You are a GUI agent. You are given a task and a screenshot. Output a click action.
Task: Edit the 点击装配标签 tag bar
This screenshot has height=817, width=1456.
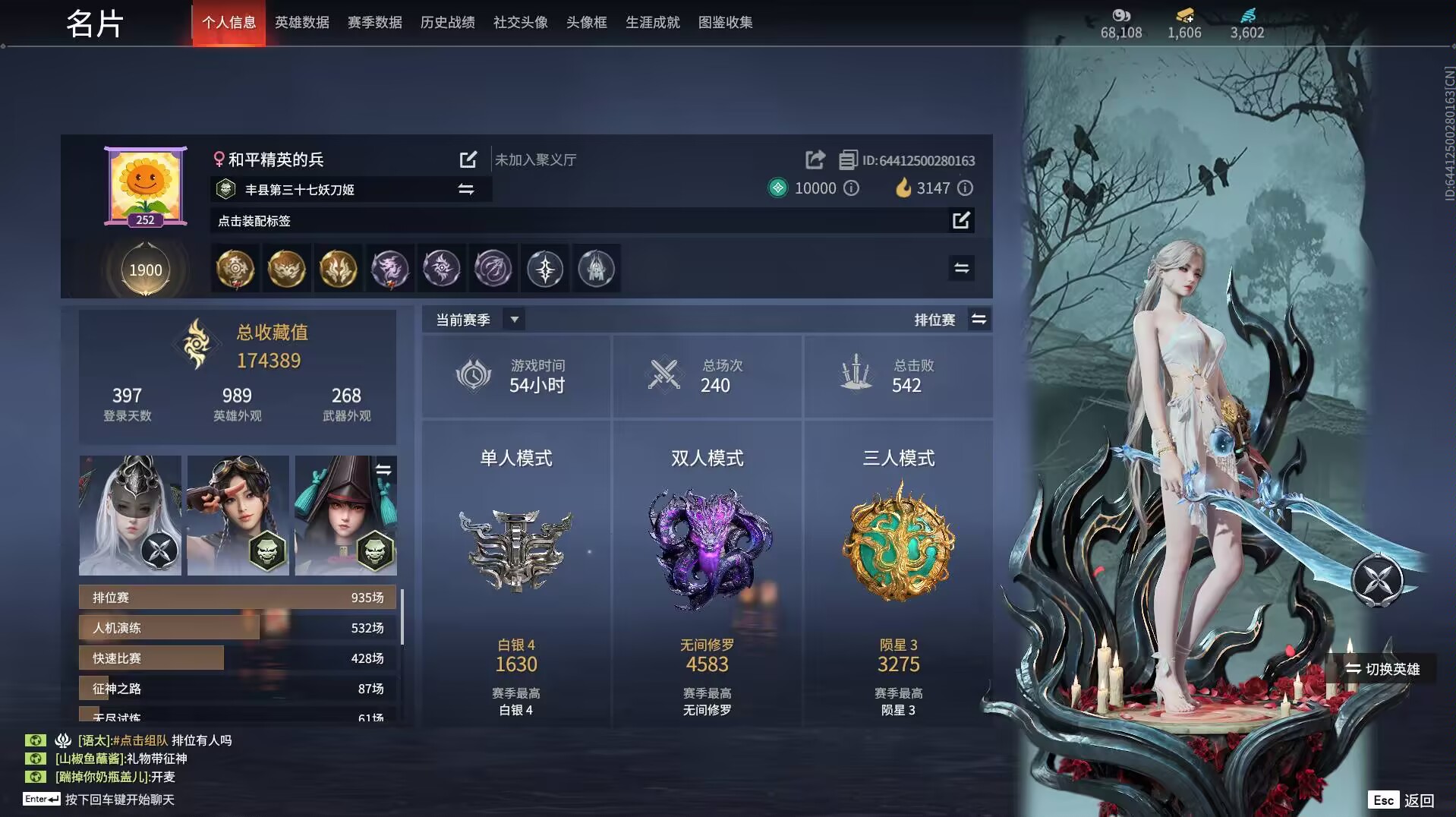(x=961, y=220)
